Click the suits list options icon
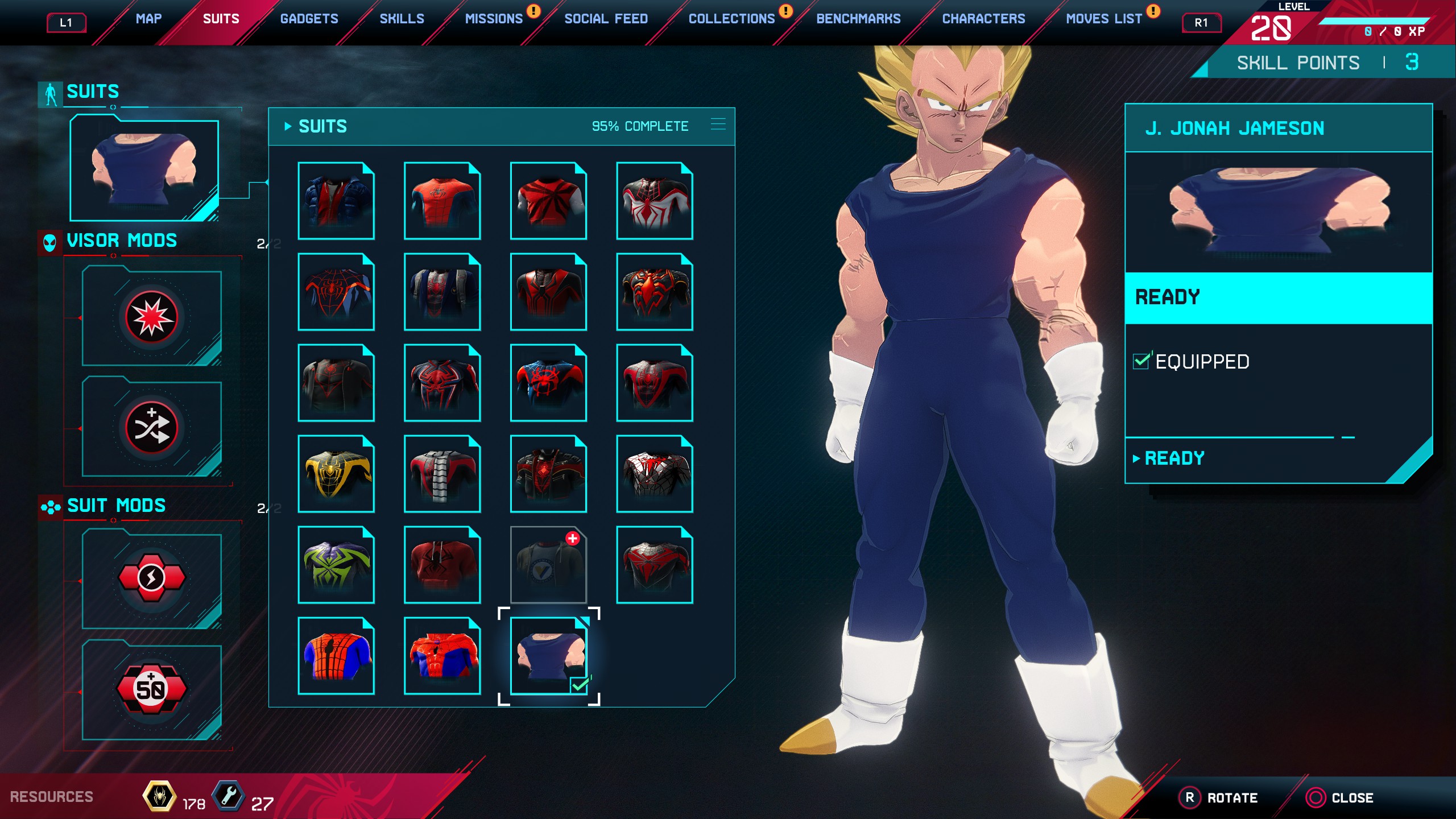 tap(718, 125)
